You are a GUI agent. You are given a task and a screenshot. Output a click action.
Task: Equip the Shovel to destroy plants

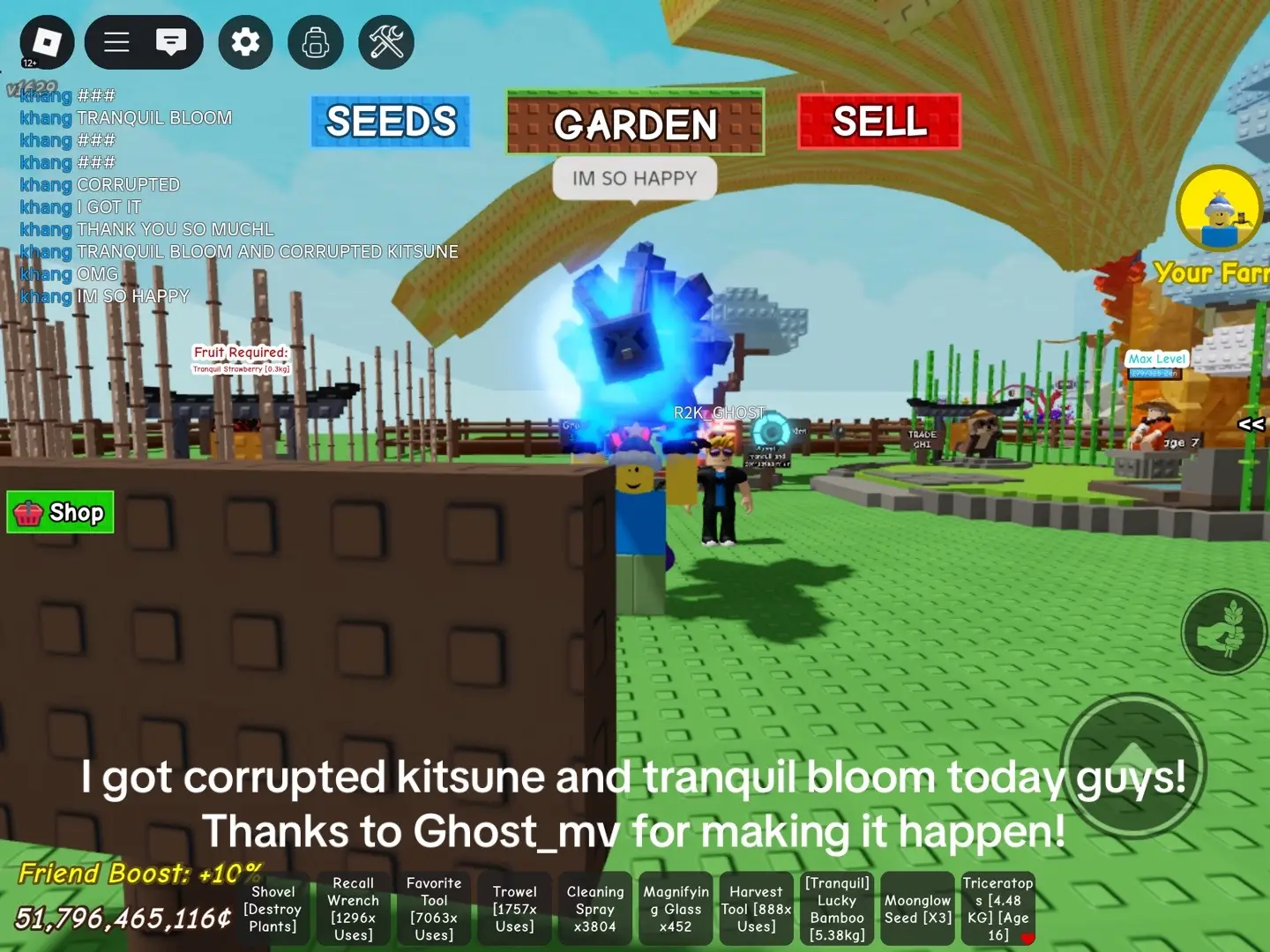pos(273,909)
